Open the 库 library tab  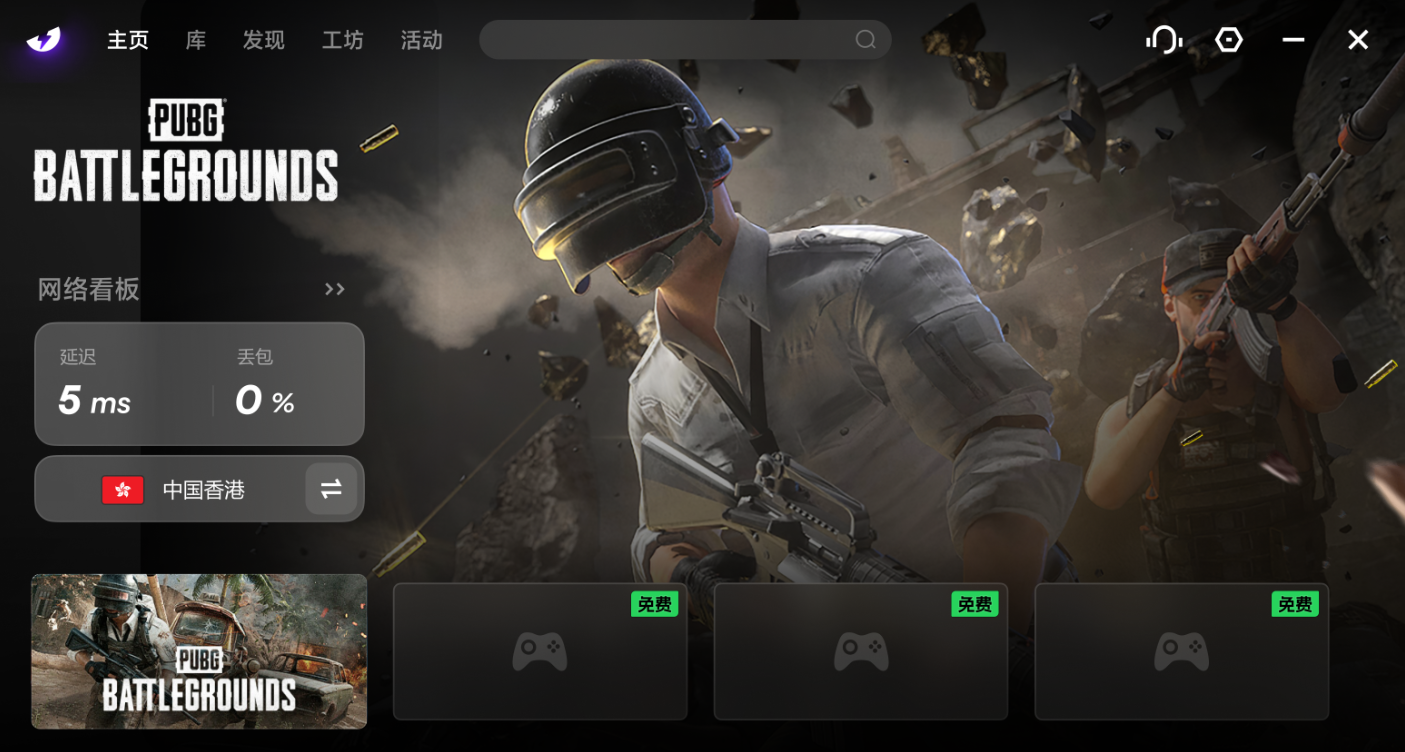[x=196, y=40]
